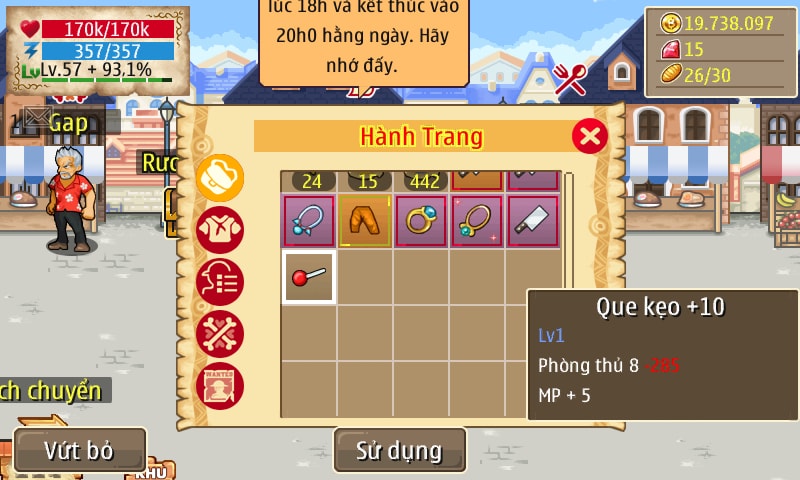Open the shirt equipment tab
Viewport: 800px width, 480px height.
coord(219,231)
